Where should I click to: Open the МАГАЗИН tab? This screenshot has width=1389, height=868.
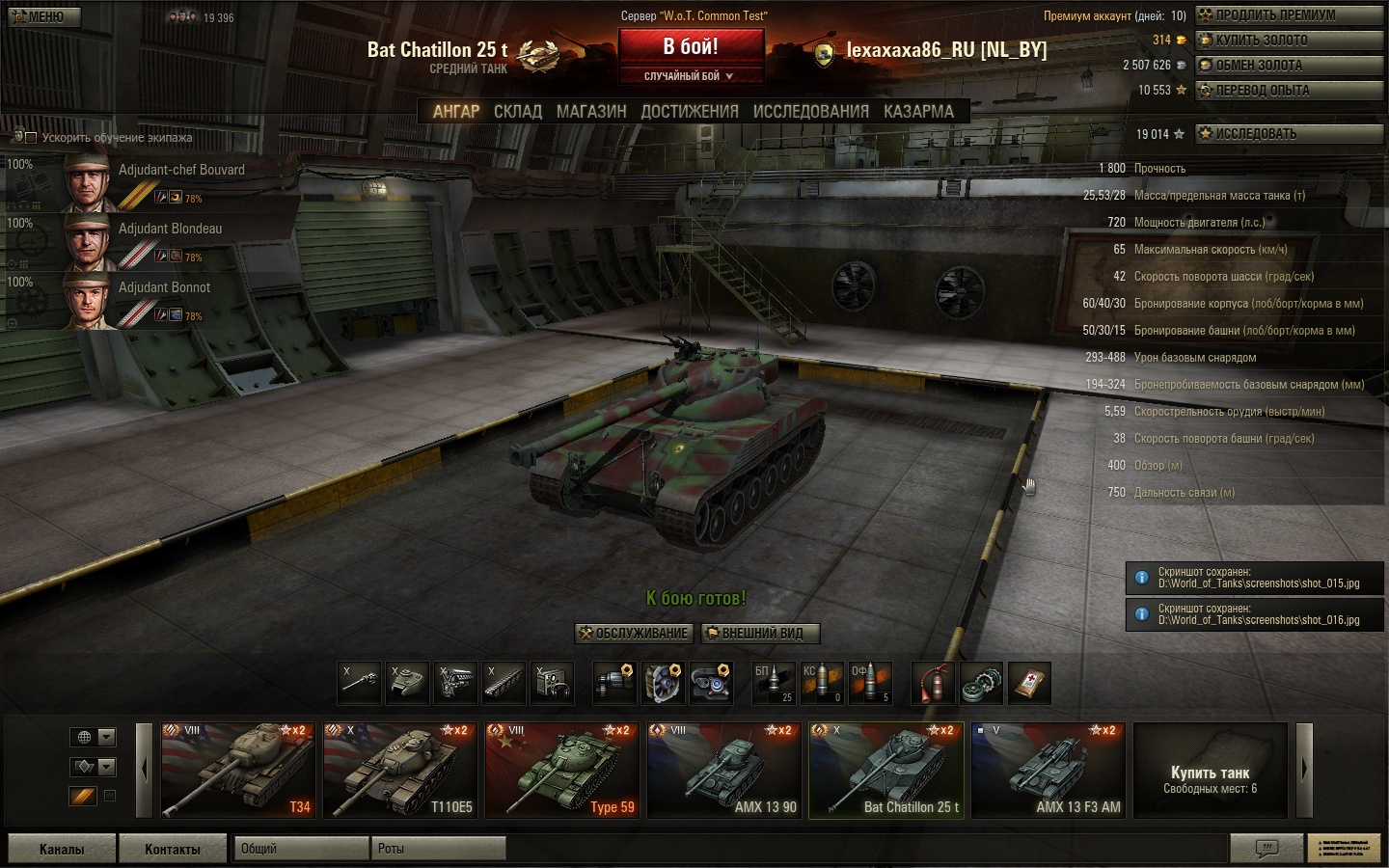tap(591, 112)
